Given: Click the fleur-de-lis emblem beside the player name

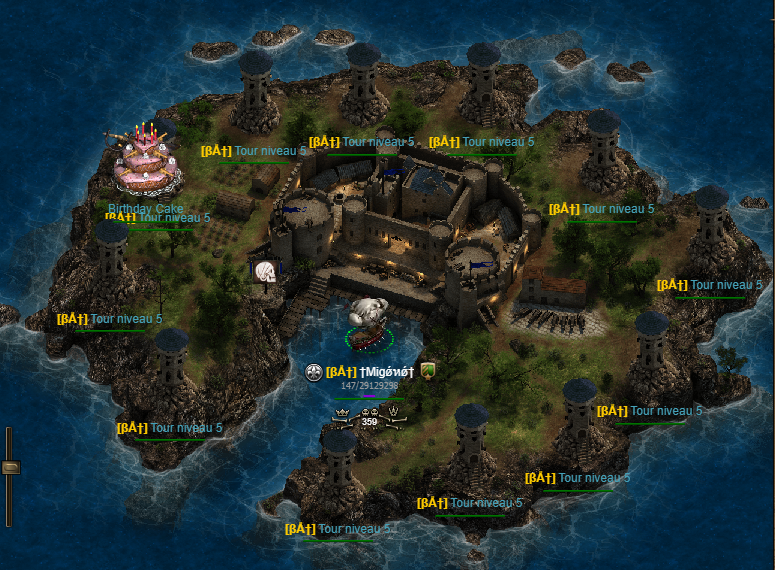Looking at the screenshot, I should pyautogui.click(x=313, y=372).
